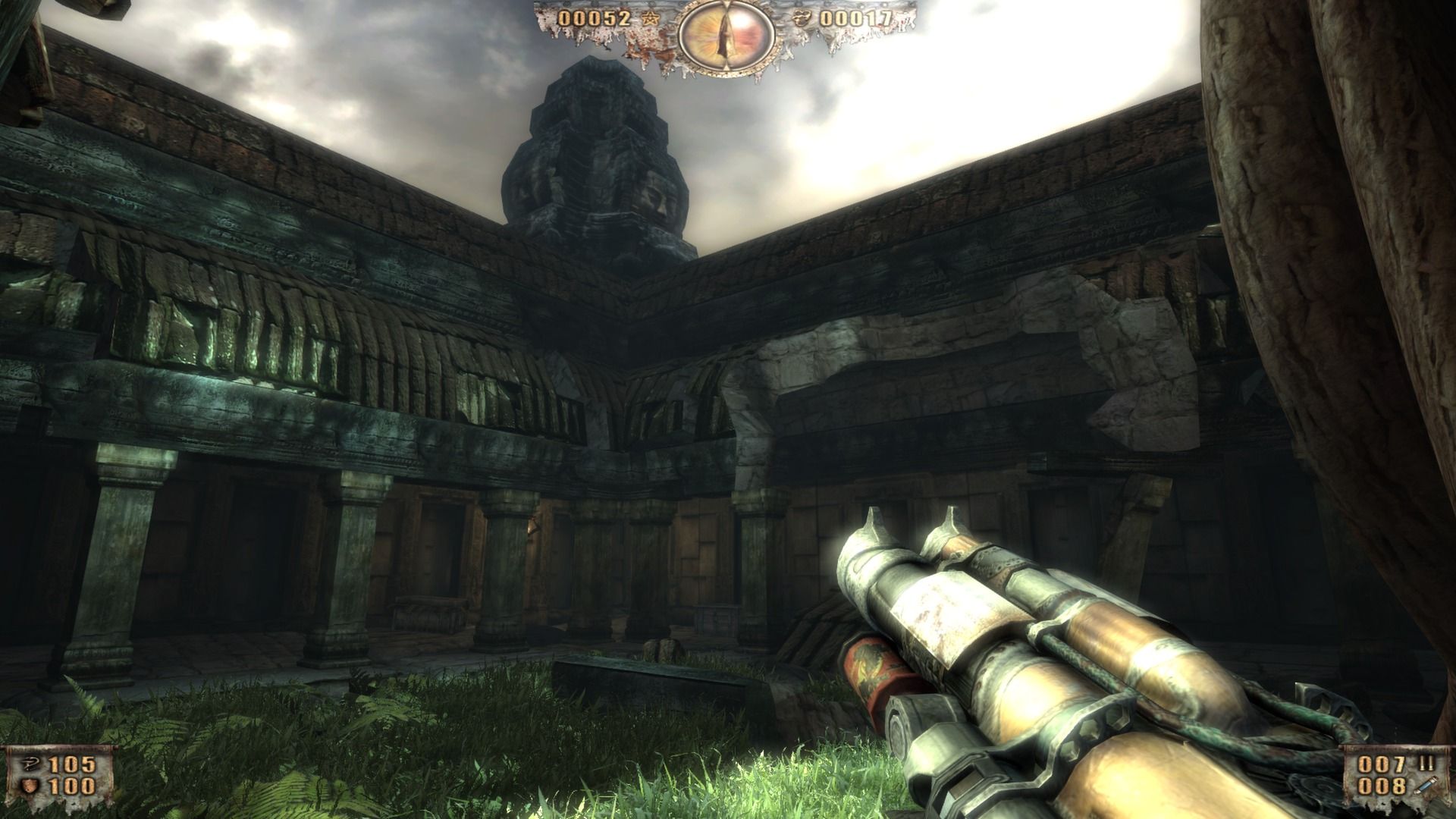Expand the score counter showing 00052
1456x819 pixels.
[x=594, y=19]
